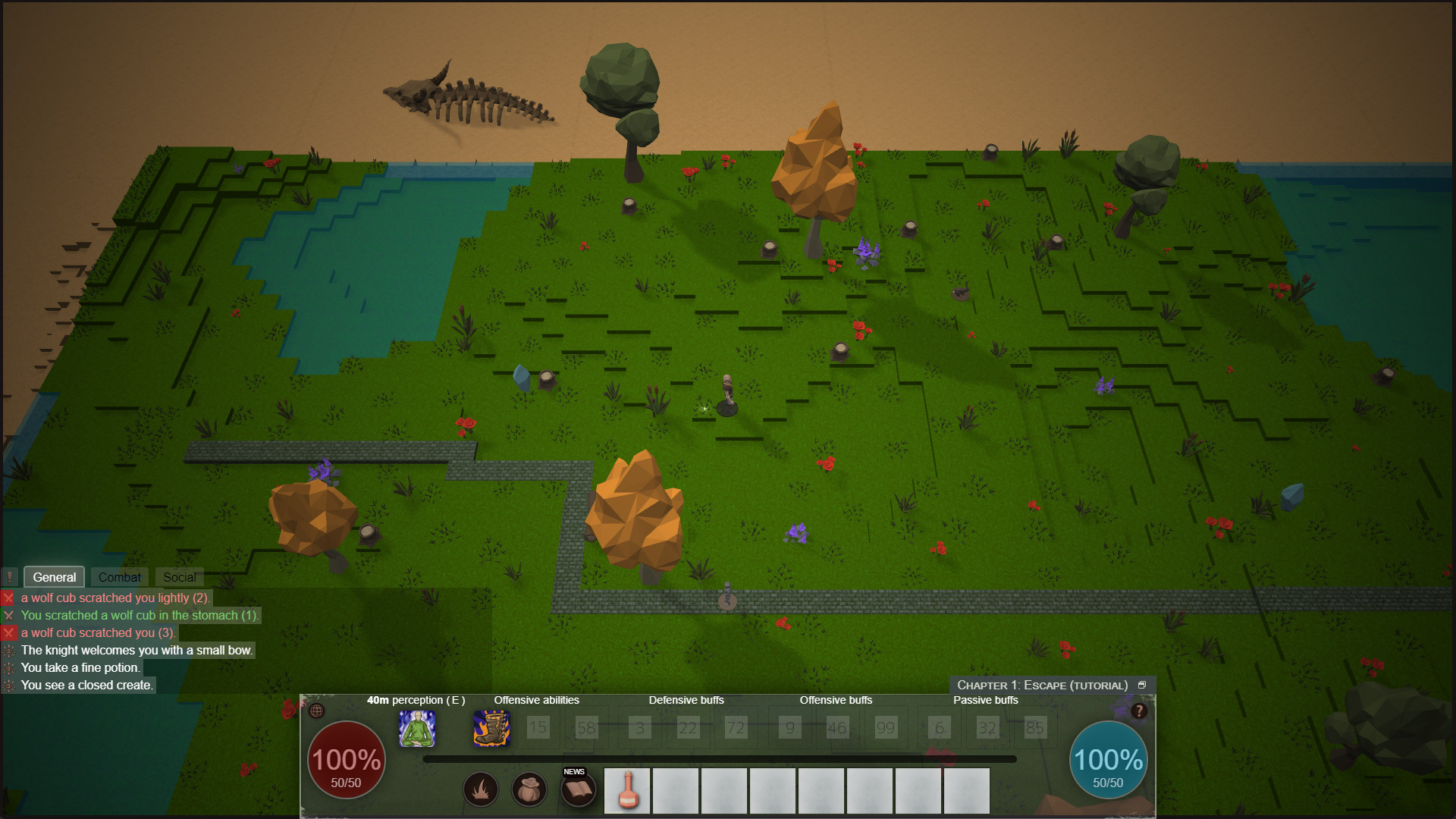Select the meditation perception ability icon
1456x819 pixels.
coord(417,729)
